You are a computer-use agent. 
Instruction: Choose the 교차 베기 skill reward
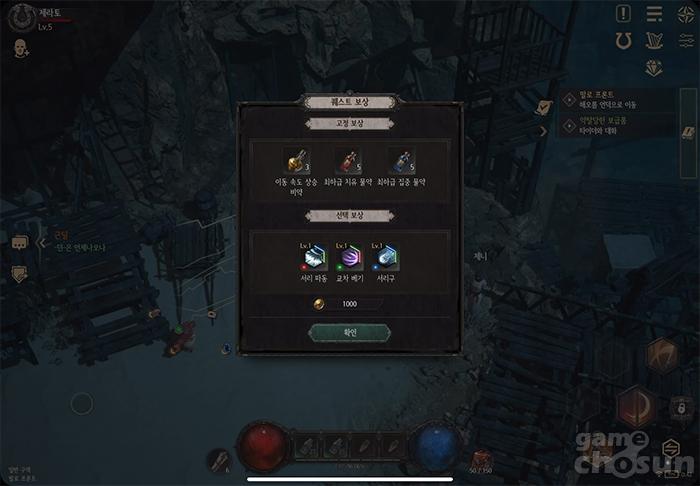pyautogui.click(x=349, y=258)
